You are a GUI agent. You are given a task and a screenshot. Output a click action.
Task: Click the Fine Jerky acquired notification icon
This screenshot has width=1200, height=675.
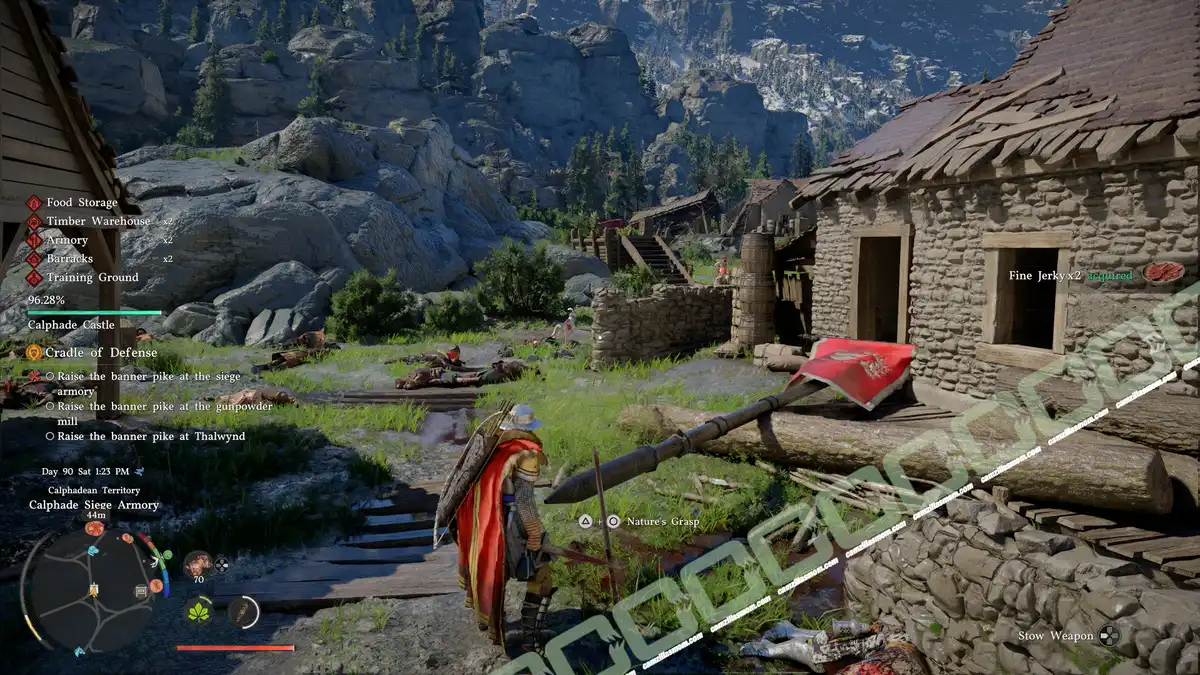(x=1163, y=273)
